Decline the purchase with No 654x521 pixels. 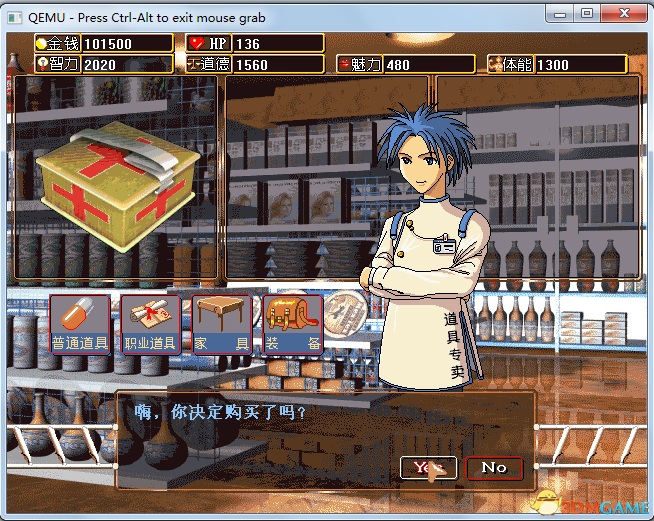tap(494, 467)
